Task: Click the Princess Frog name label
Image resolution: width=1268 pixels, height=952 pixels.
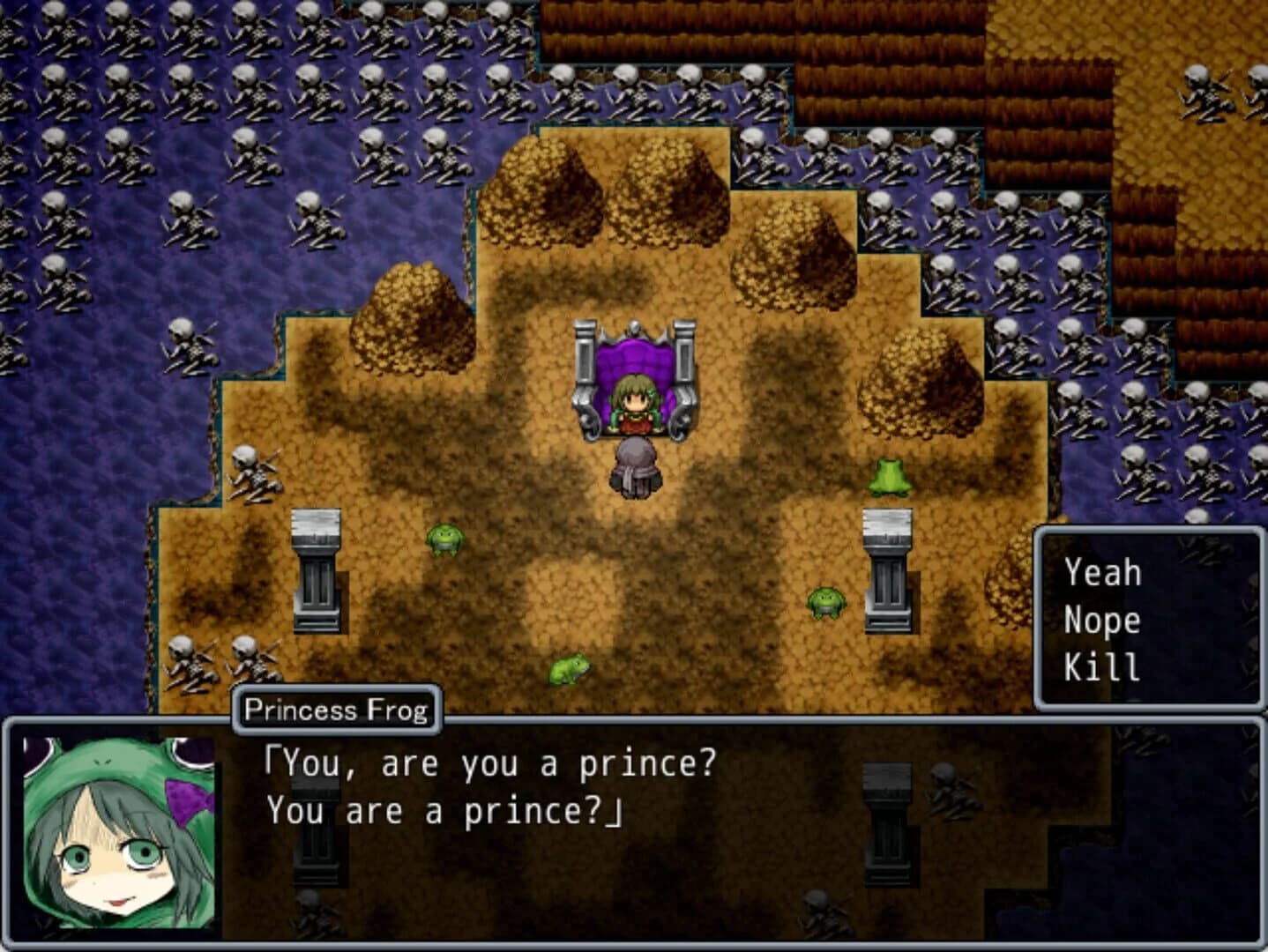Action: click(339, 707)
